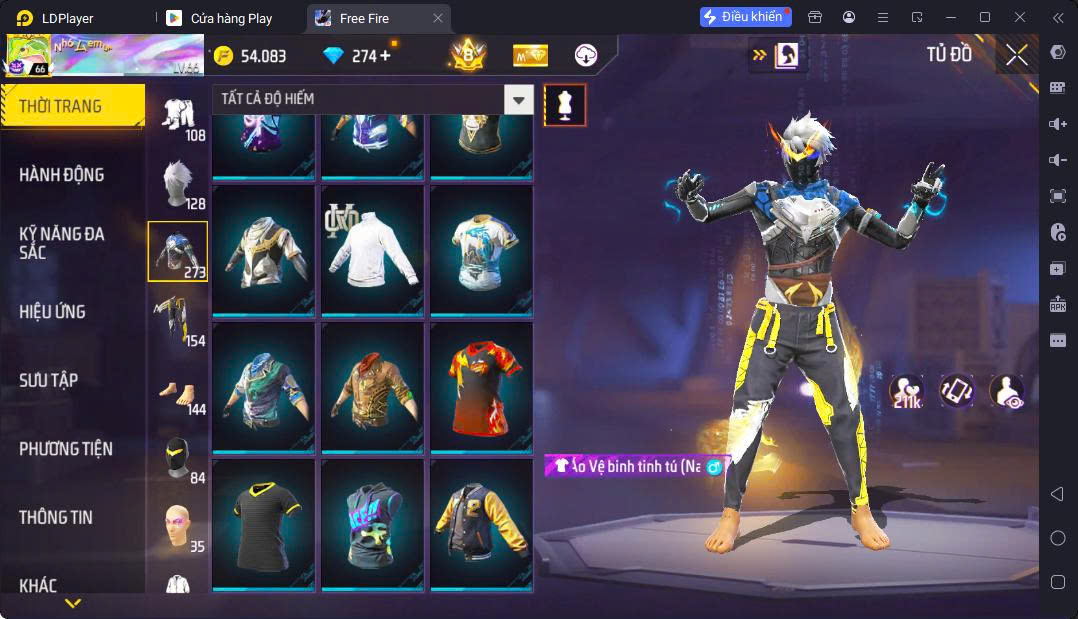
Task: Close the wardrobe with the X button
Action: (1016, 55)
